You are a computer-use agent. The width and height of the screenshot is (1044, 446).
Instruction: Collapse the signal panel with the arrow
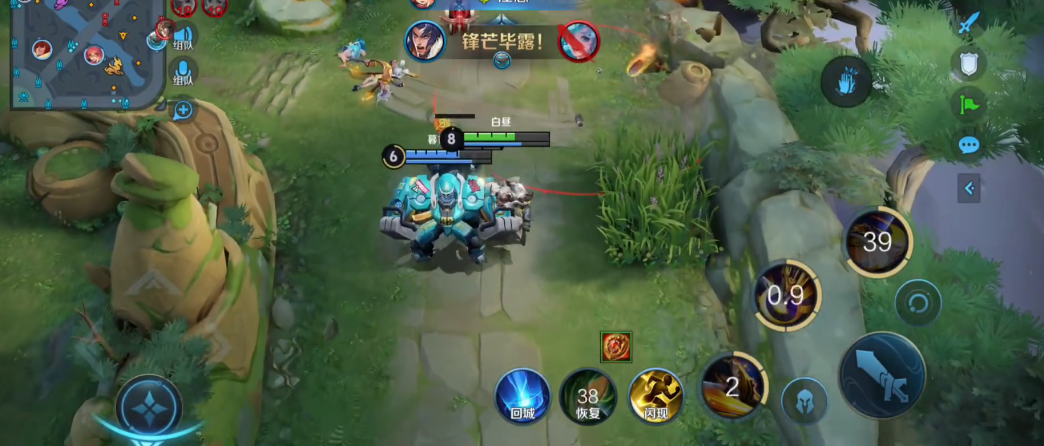click(x=968, y=188)
